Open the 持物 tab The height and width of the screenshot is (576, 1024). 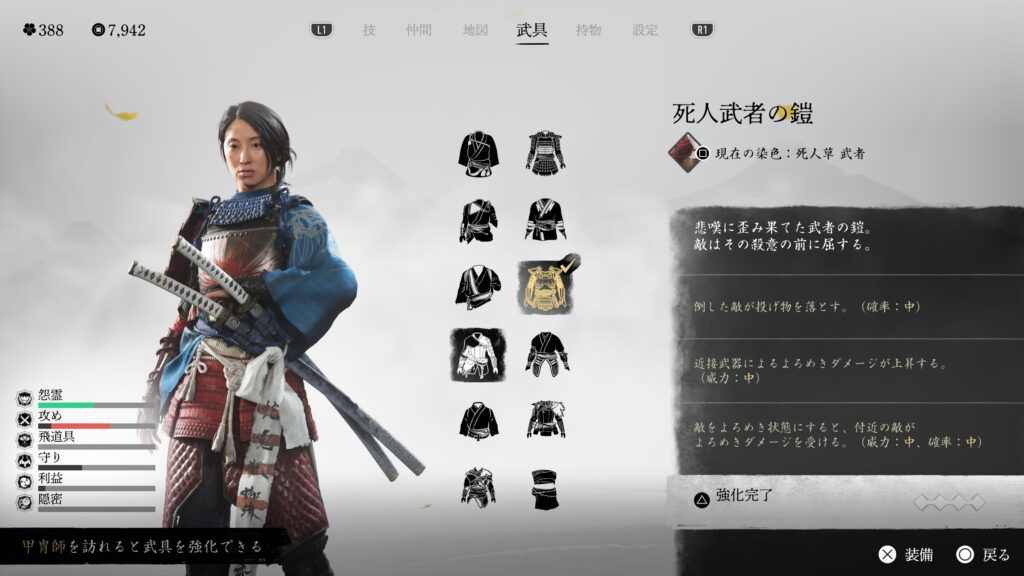(x=588, y=30)
